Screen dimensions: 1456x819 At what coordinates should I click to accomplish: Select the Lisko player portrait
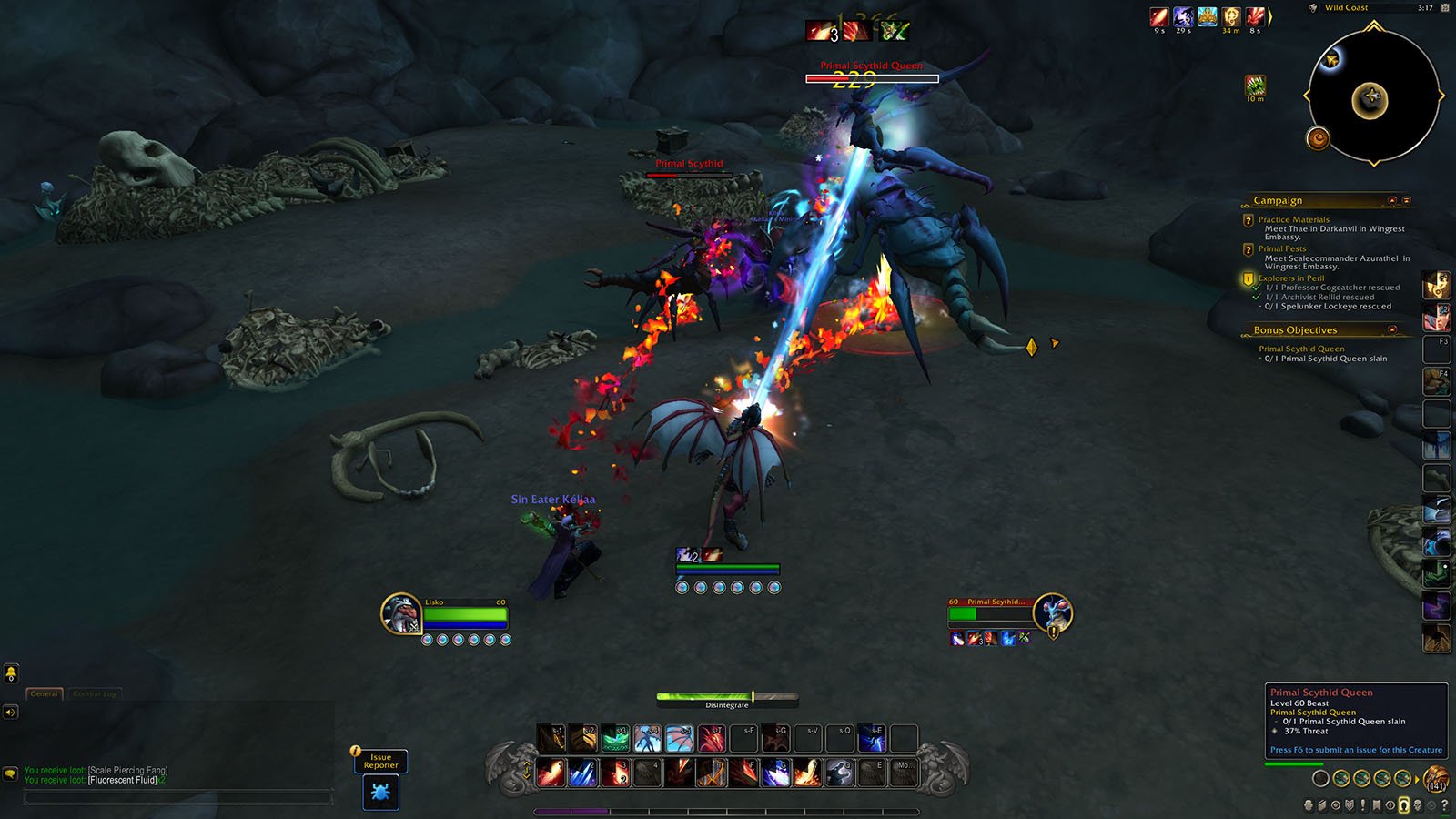click(x=400, y=614)
